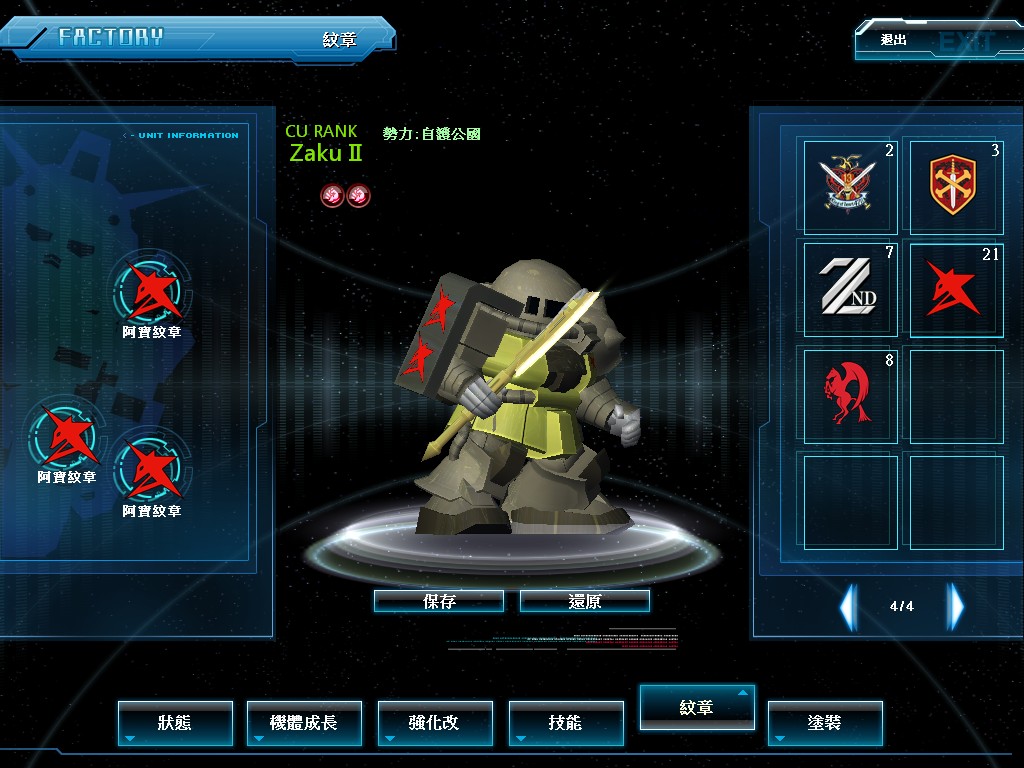
Task: Click the 還原 restore button
Action: pos(585,601)
